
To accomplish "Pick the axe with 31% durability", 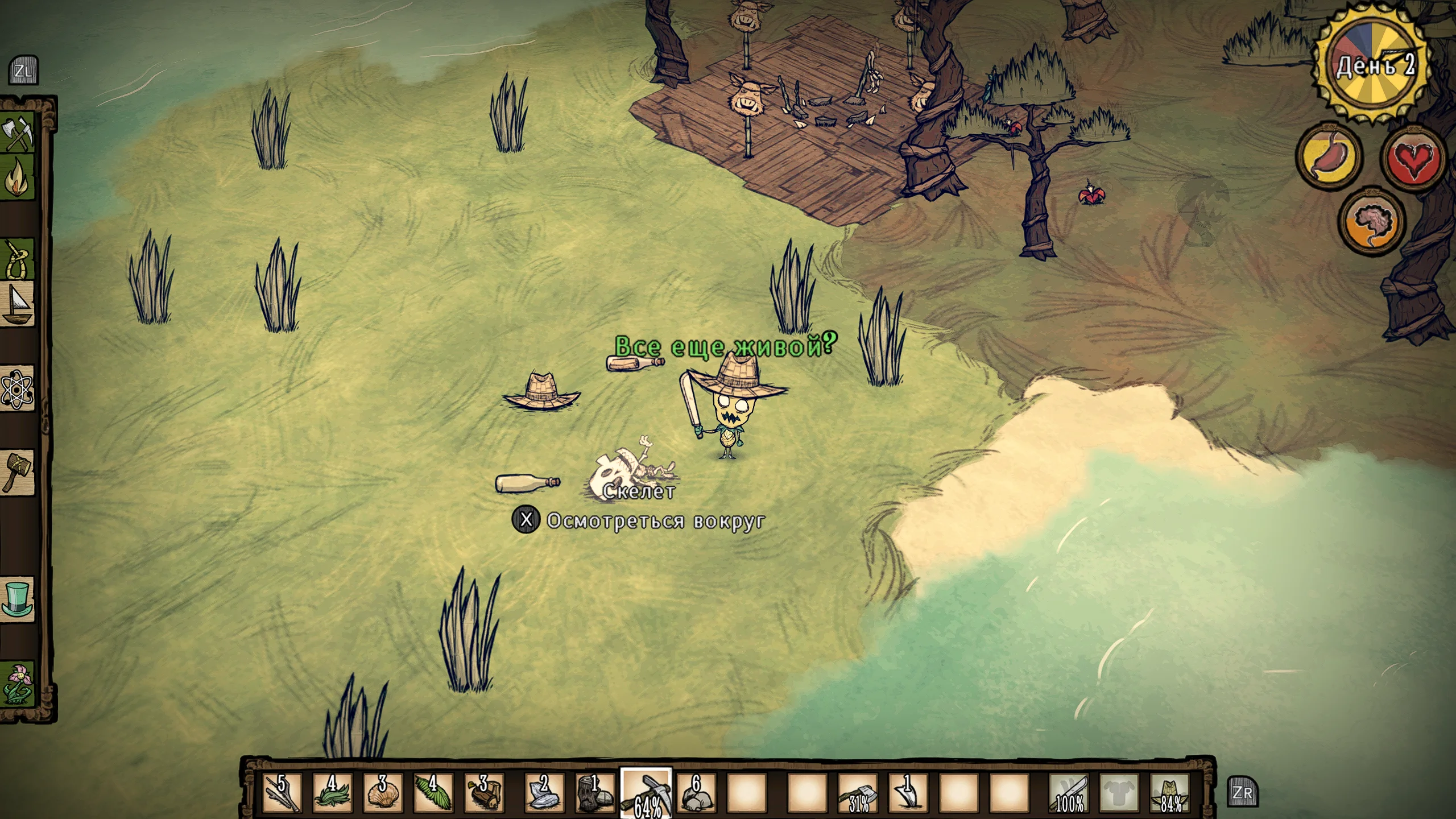I will [x=858, y=792].
